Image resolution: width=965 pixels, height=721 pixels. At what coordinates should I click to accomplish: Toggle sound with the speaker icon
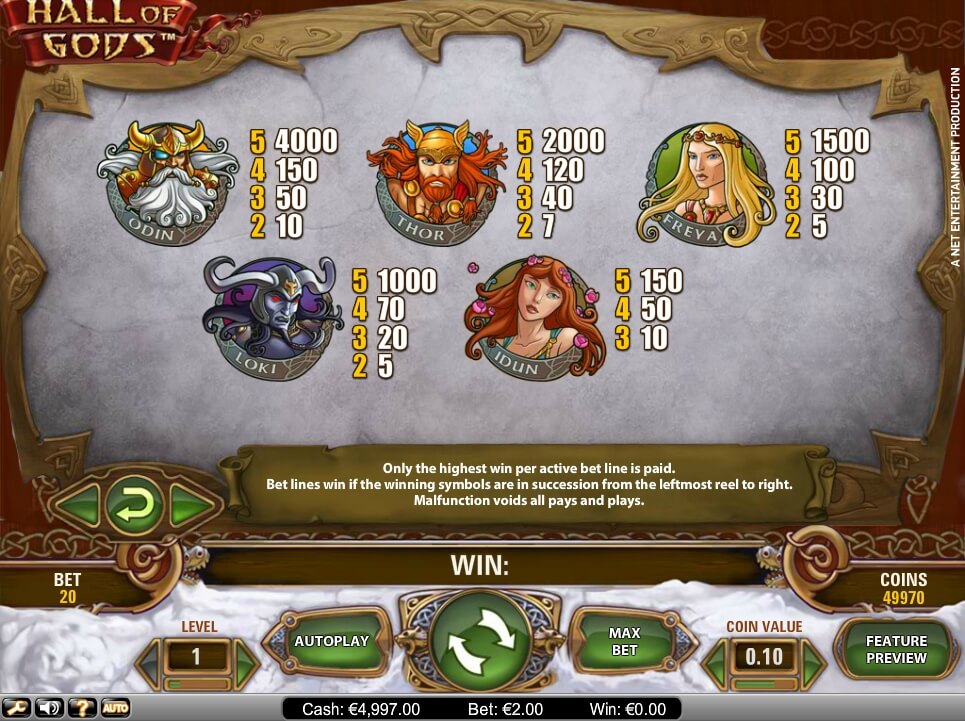click(x=49, y=708)
